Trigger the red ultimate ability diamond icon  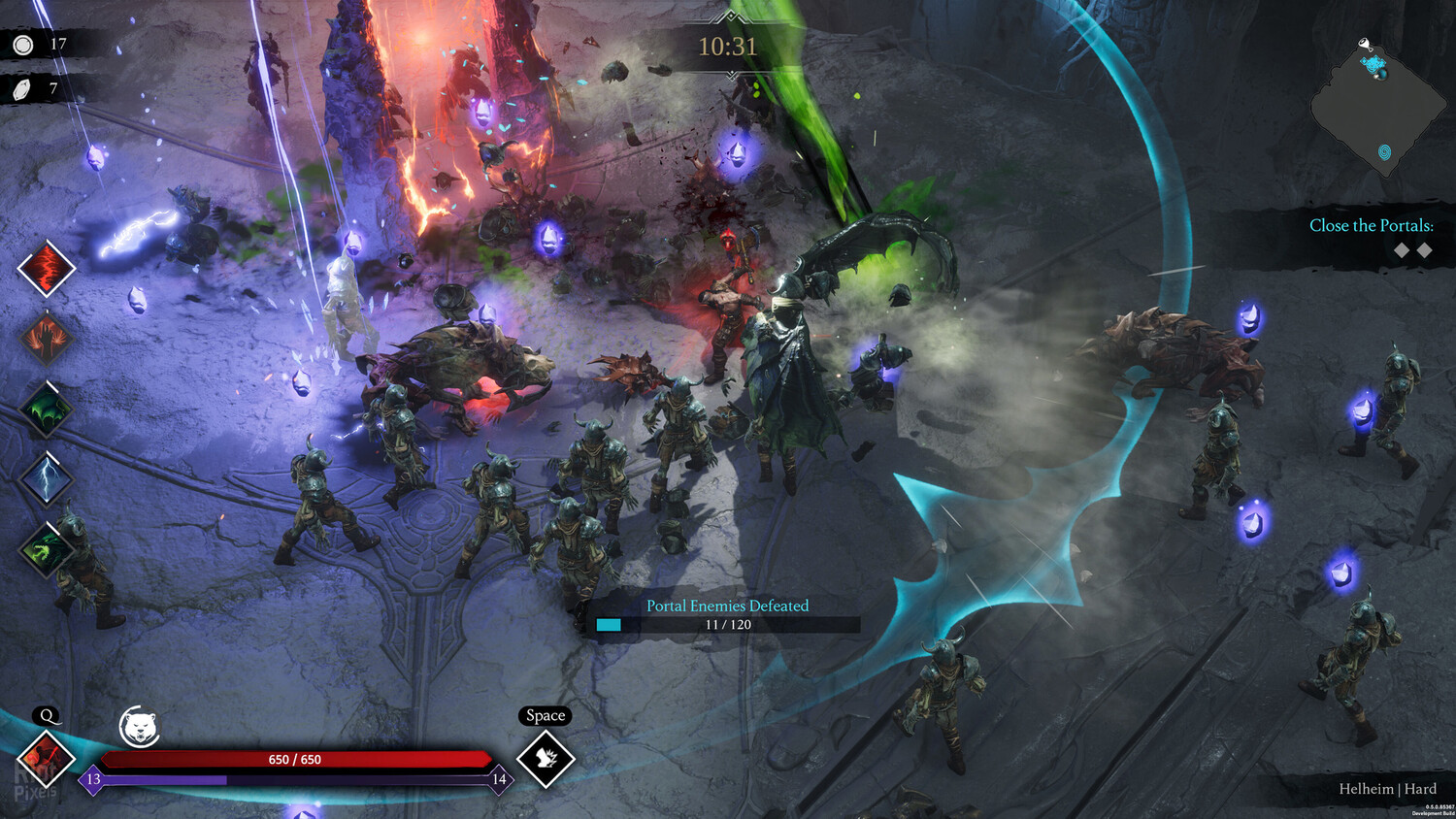click(46, 759)
